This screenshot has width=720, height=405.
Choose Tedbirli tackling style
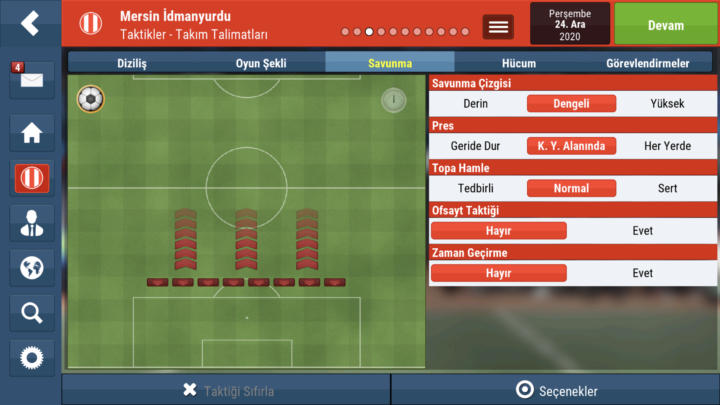pos(475,188)
